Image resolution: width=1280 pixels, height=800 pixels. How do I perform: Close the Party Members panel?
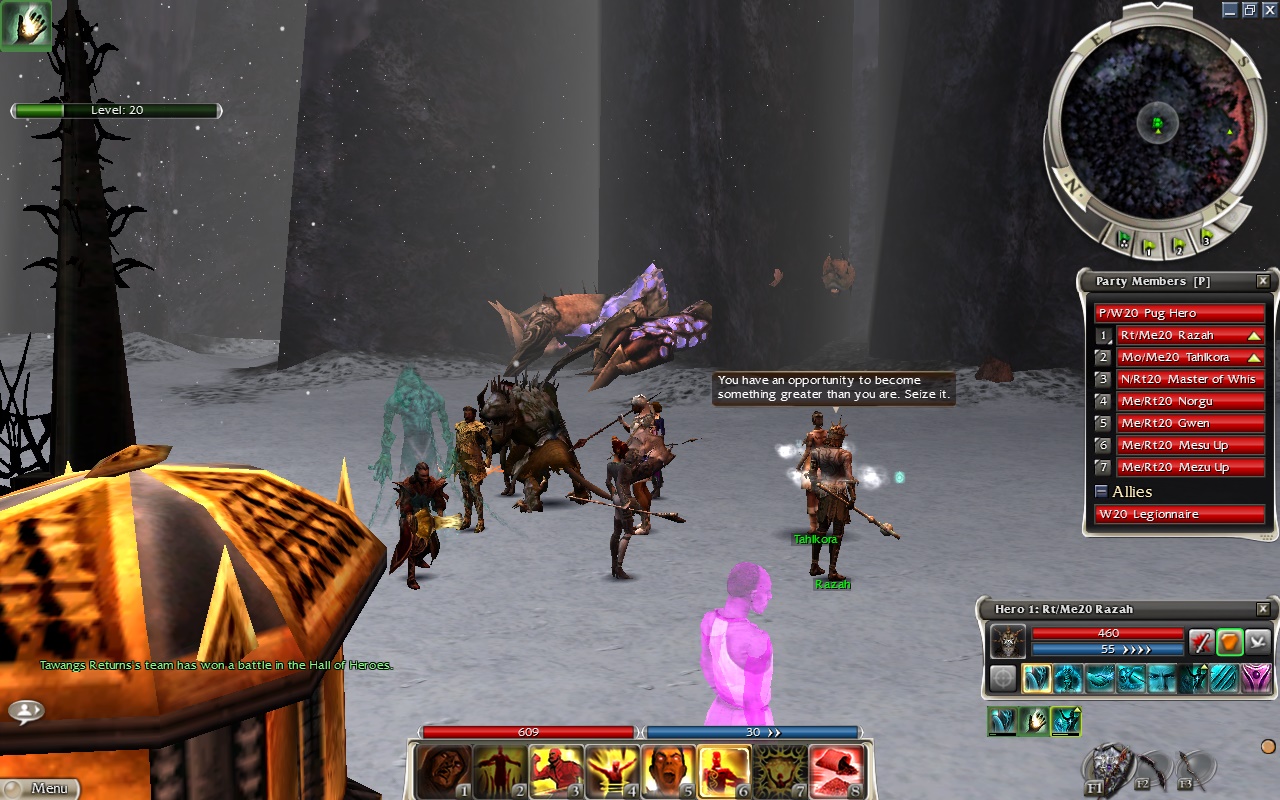(1263, 282)
